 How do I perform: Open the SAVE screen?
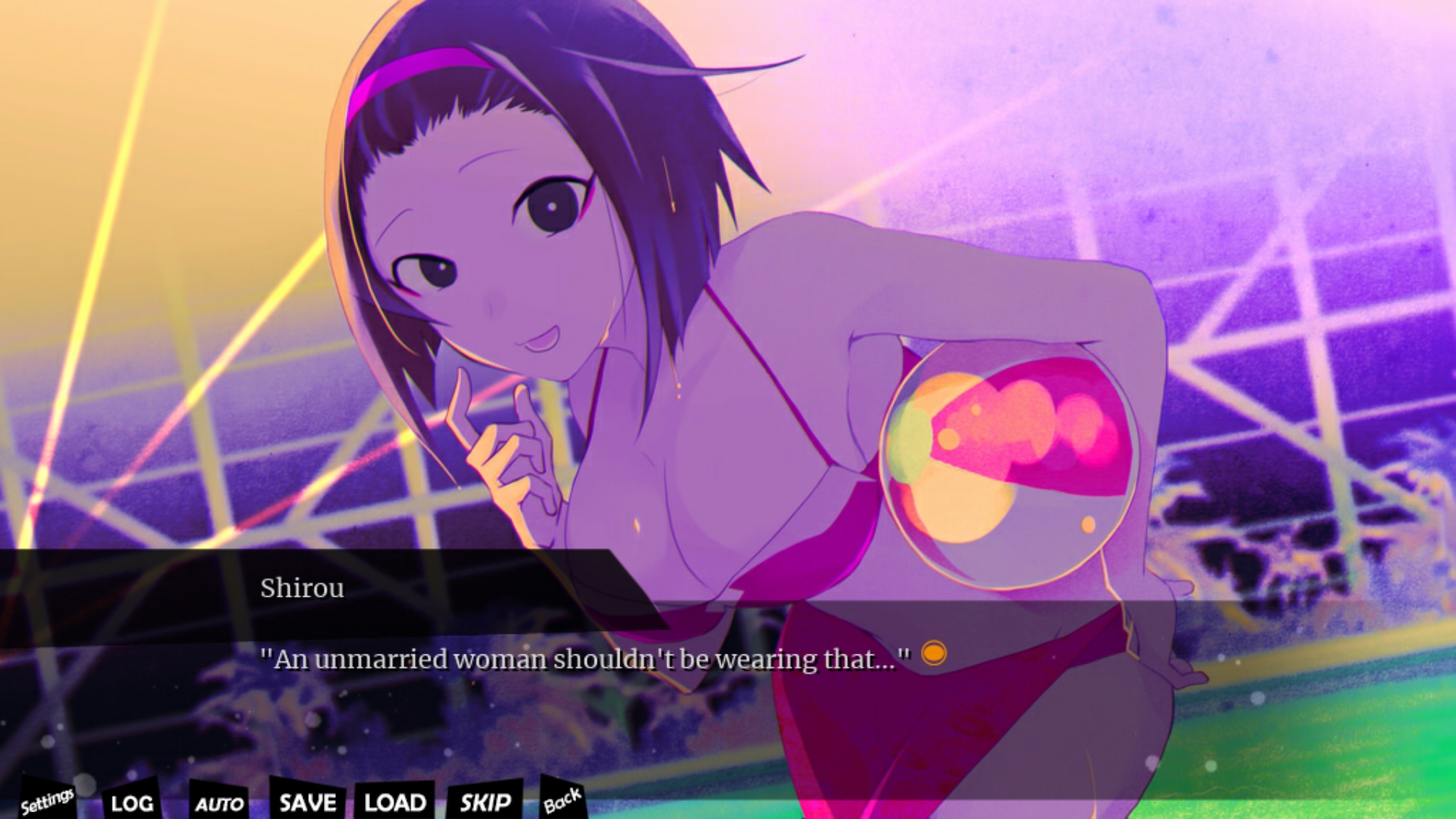click(307, 802)
